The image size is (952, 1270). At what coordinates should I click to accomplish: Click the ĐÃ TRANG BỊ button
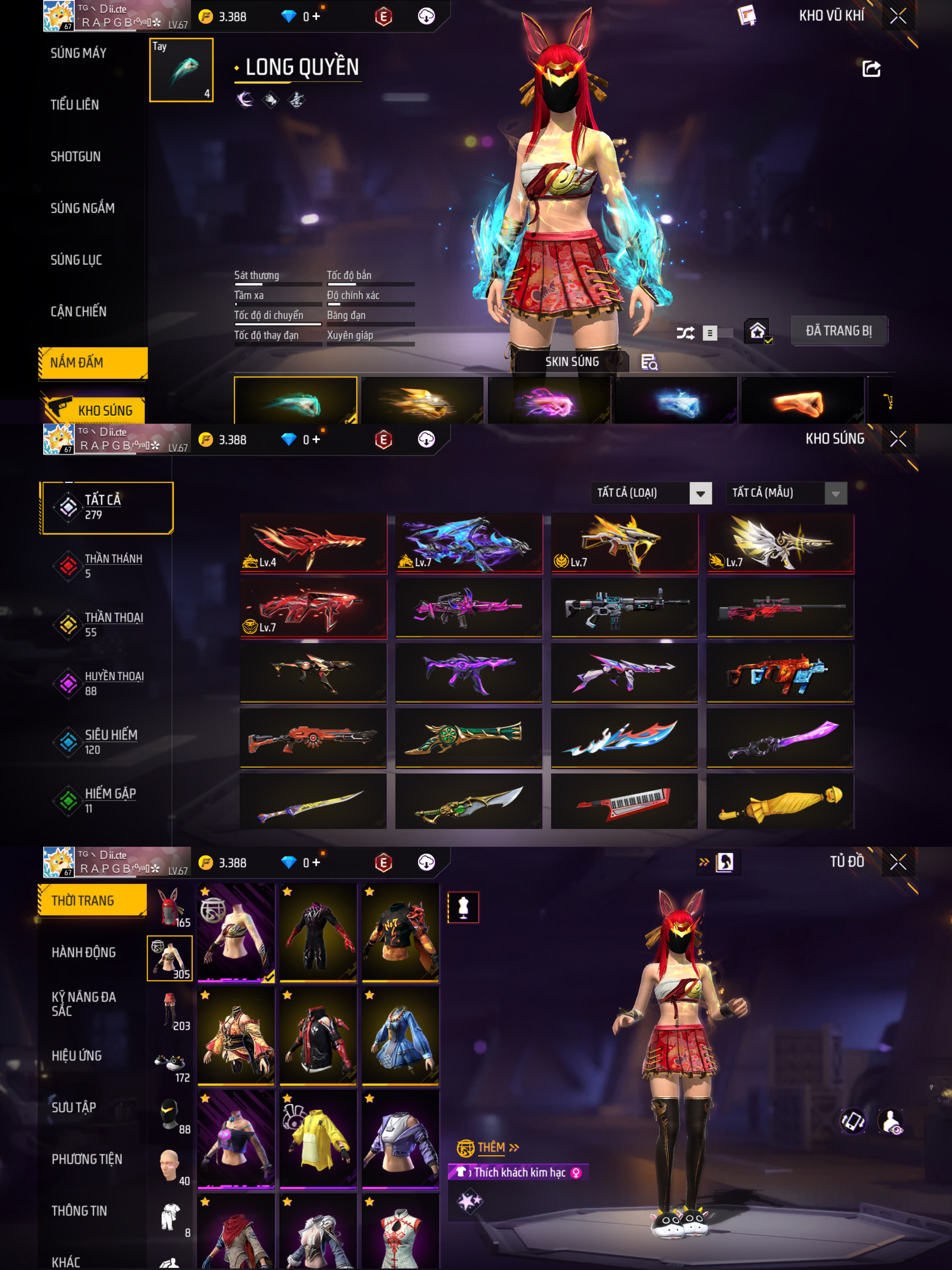click(838, 331)
